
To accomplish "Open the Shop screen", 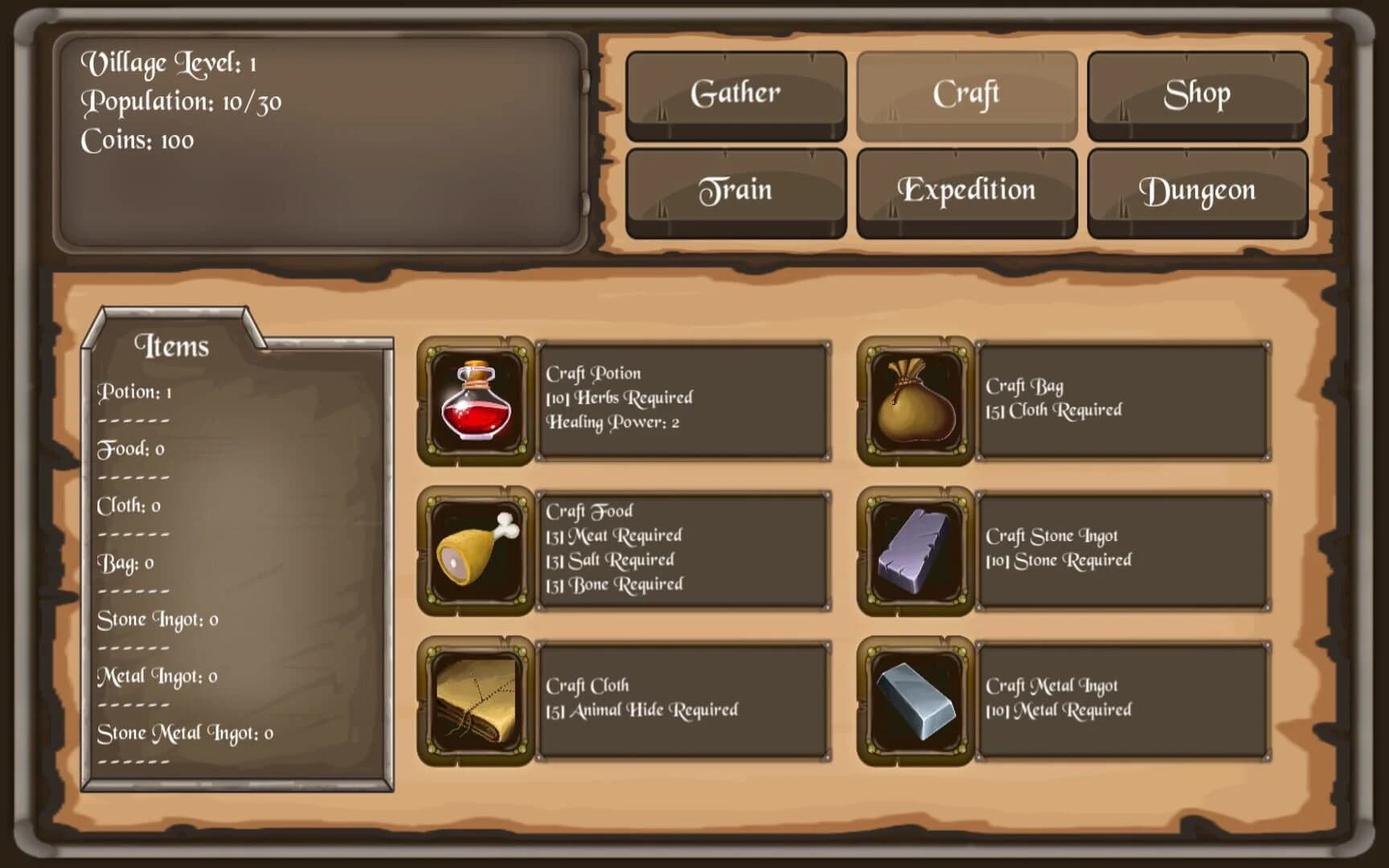I will (1197, 93).
